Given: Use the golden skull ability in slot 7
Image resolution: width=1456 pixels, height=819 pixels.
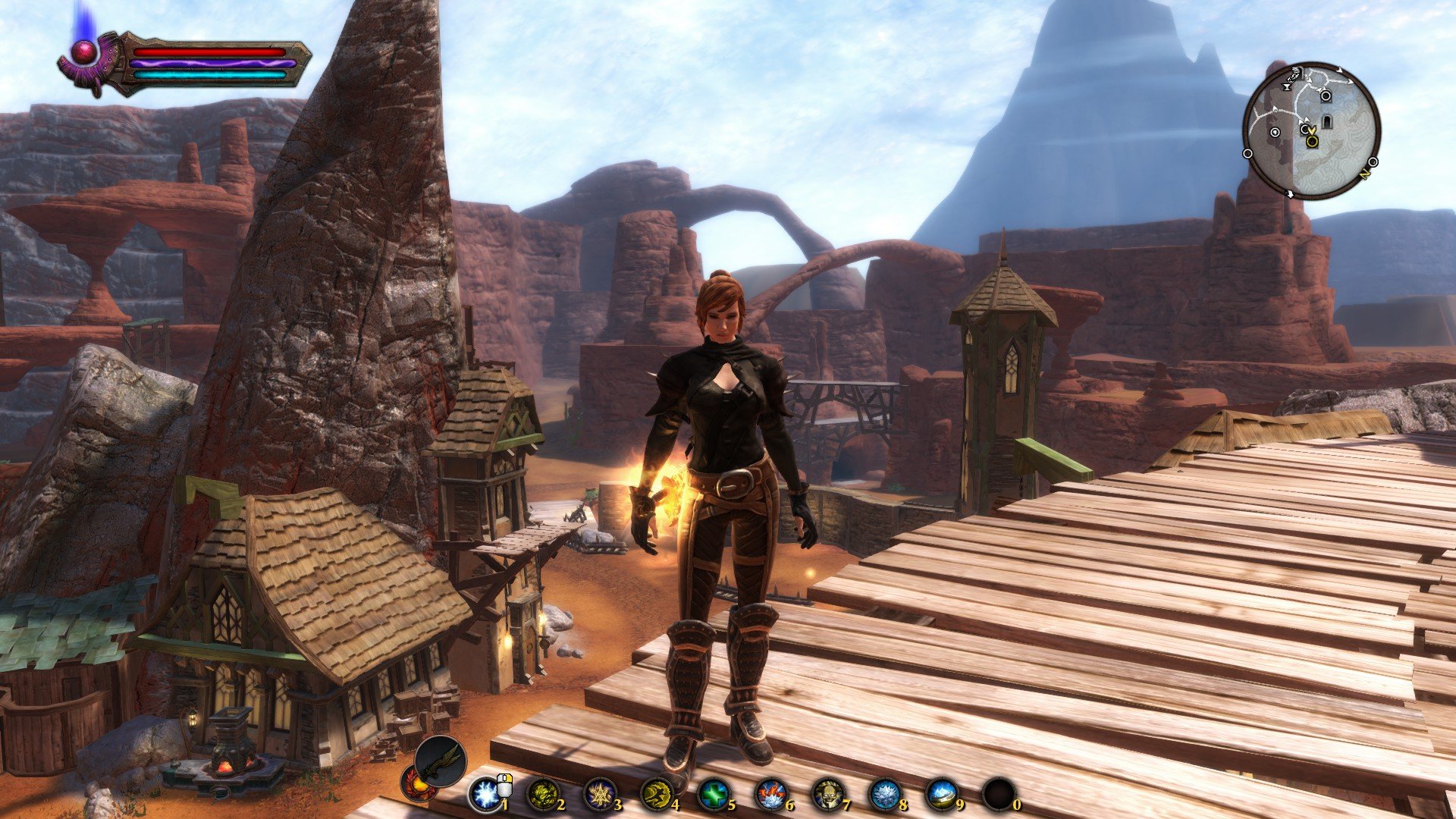Looking at the screenshot, I should [x=827, y=795].
